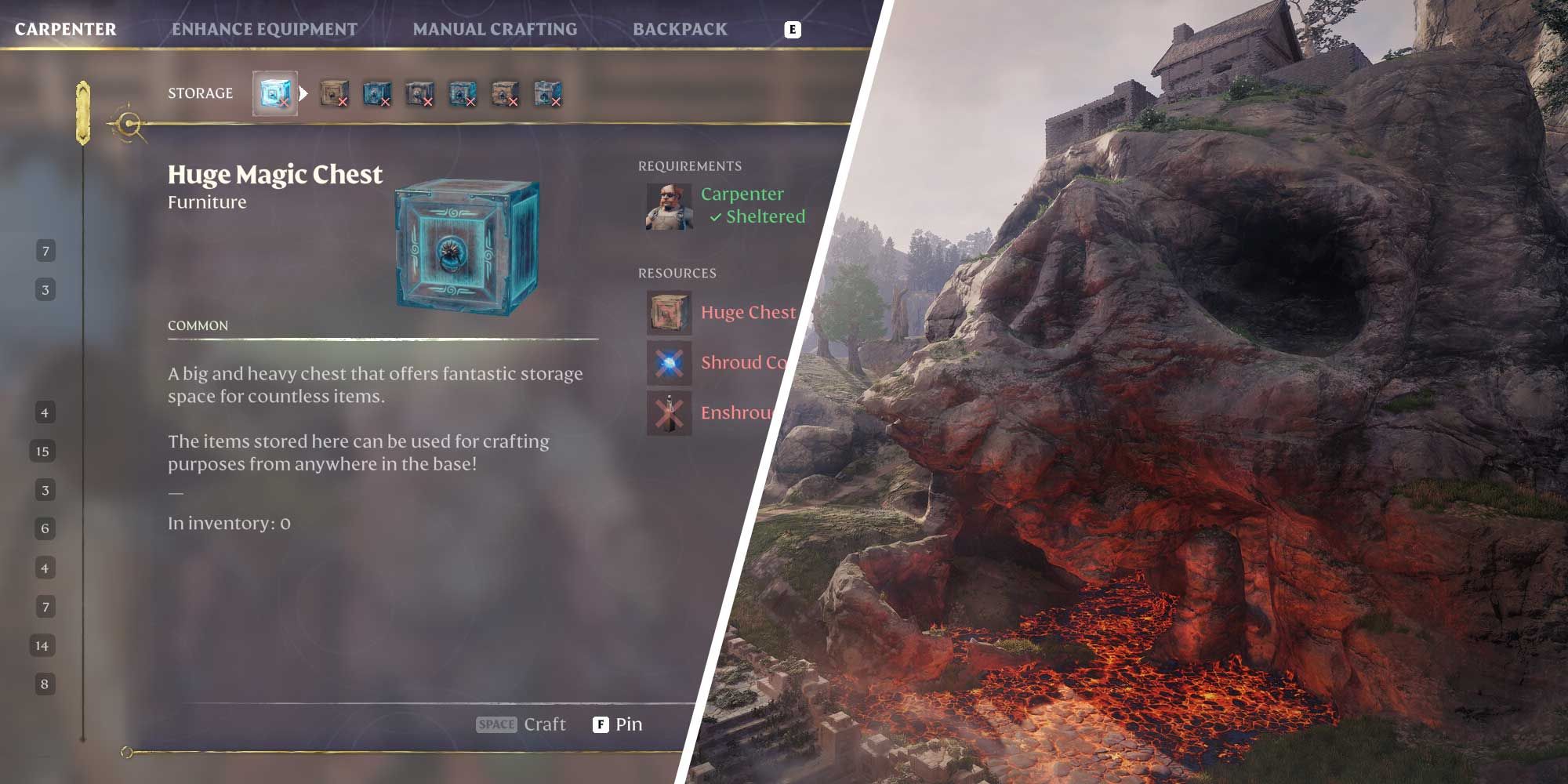
Task: Click the magnifying glass icon above the sidebar
Action: (128, 124)
